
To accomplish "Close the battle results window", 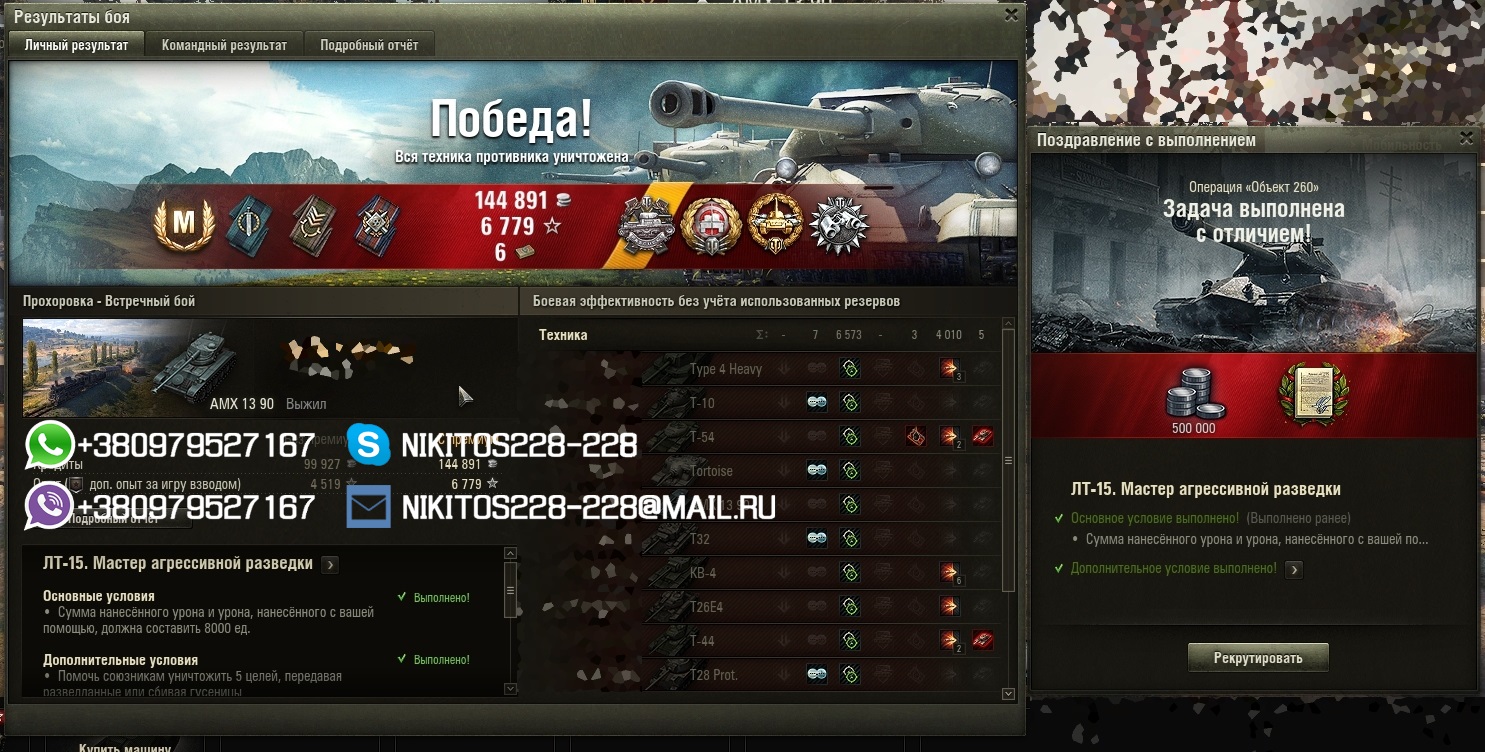I will click(x=1011, y=15).
